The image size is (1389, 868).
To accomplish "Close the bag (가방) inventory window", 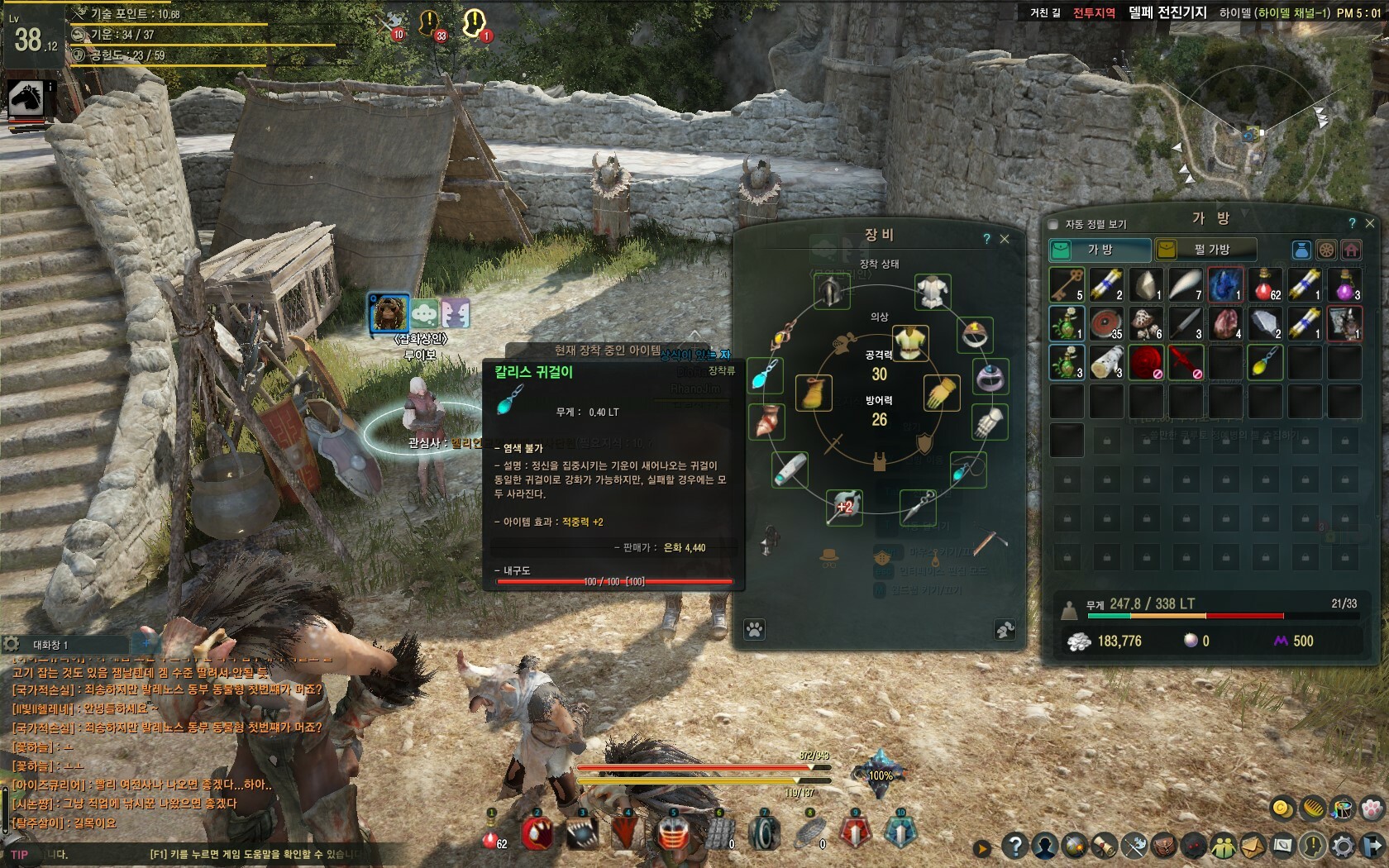I will tap(1370, 223).
